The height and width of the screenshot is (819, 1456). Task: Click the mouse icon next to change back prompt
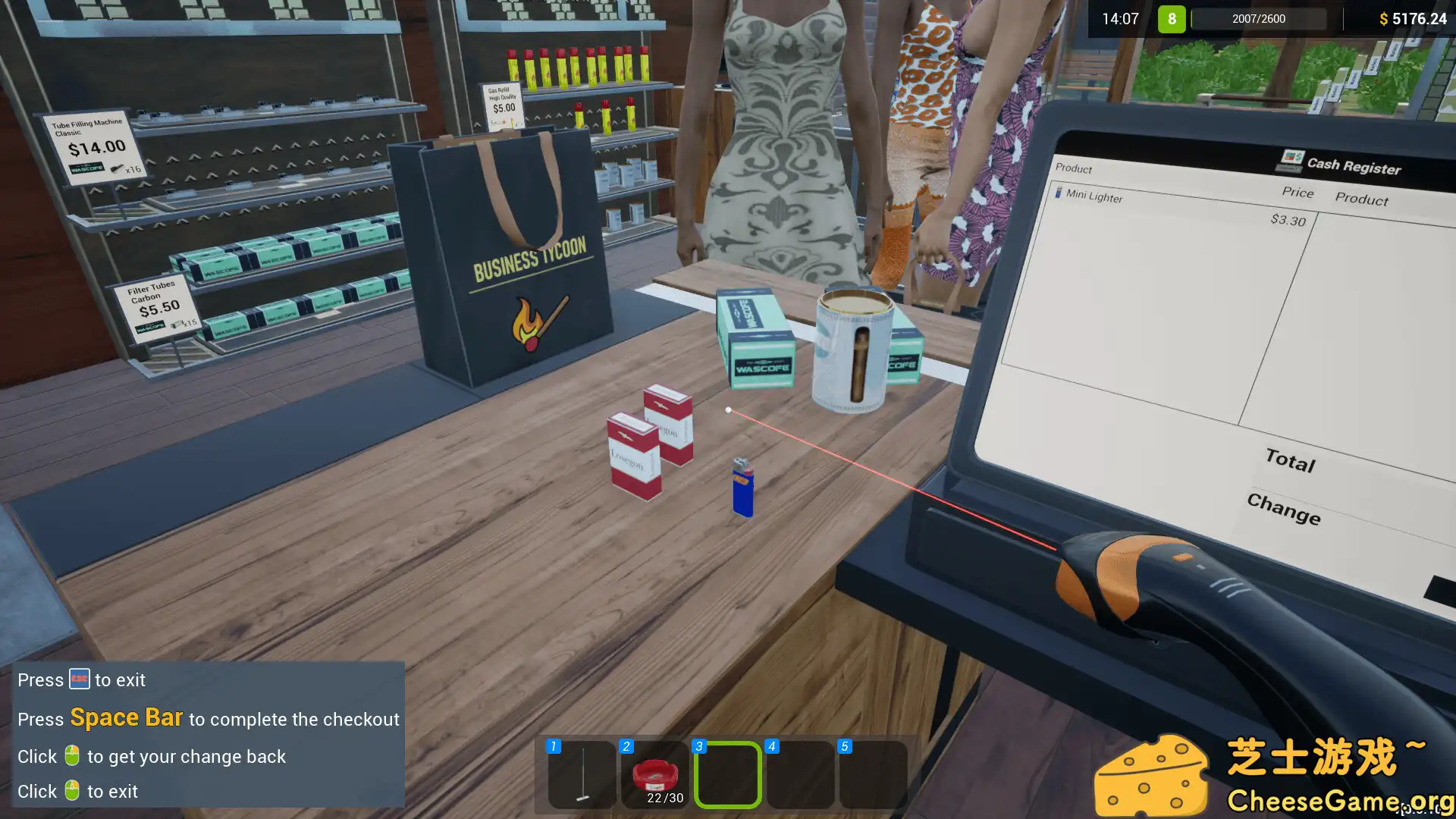pos(71,755)
